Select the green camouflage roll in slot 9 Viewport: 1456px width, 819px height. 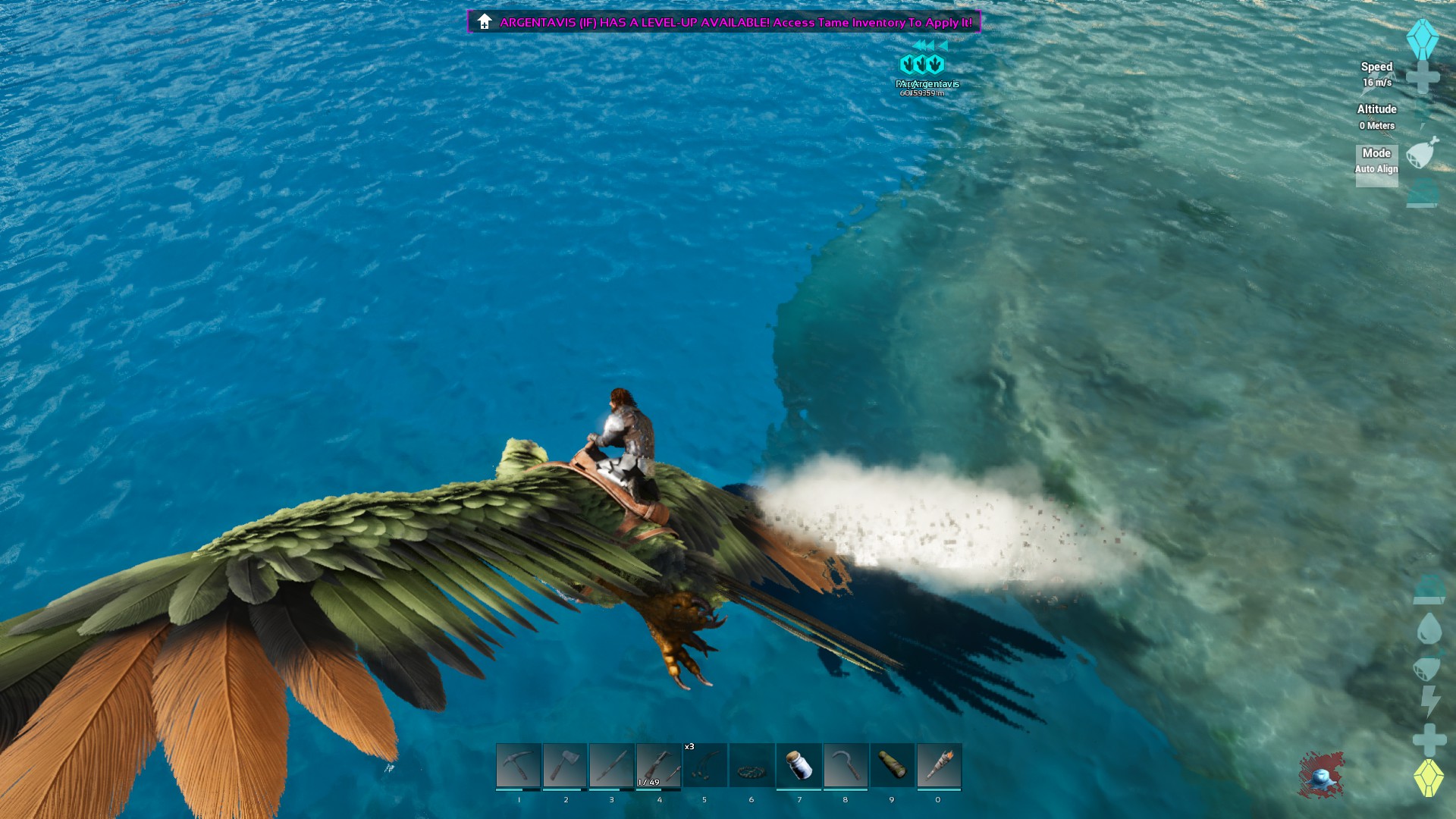coord(892,765)
